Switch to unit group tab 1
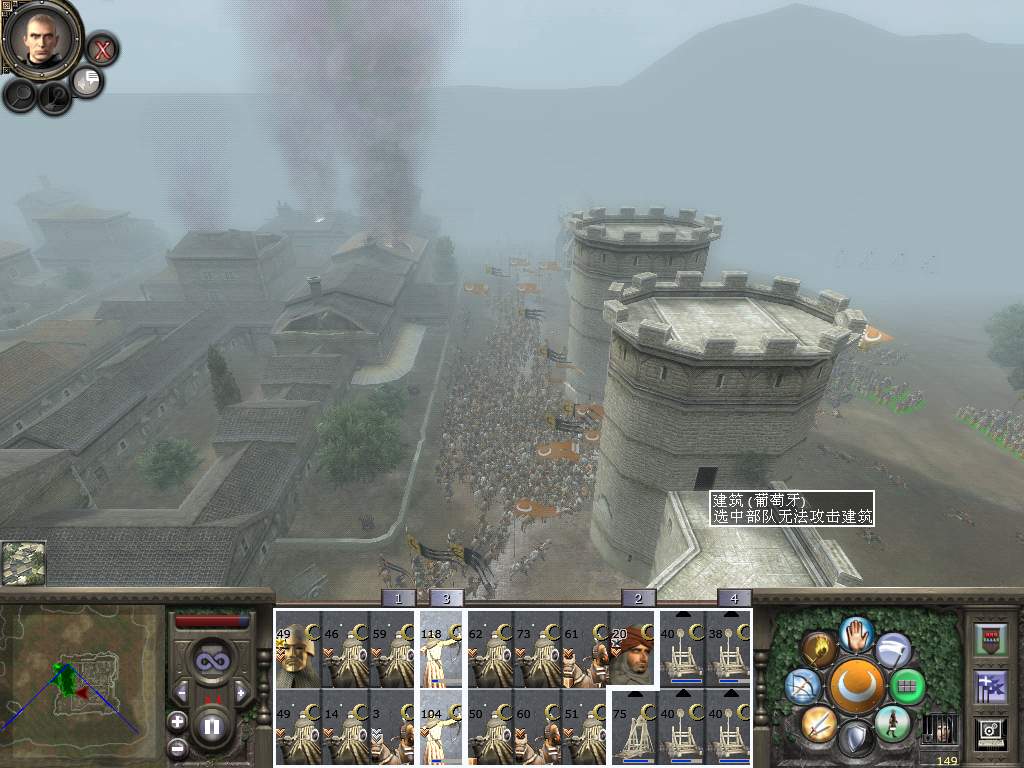Viewport: 1024px width, 768px height. 398,598
